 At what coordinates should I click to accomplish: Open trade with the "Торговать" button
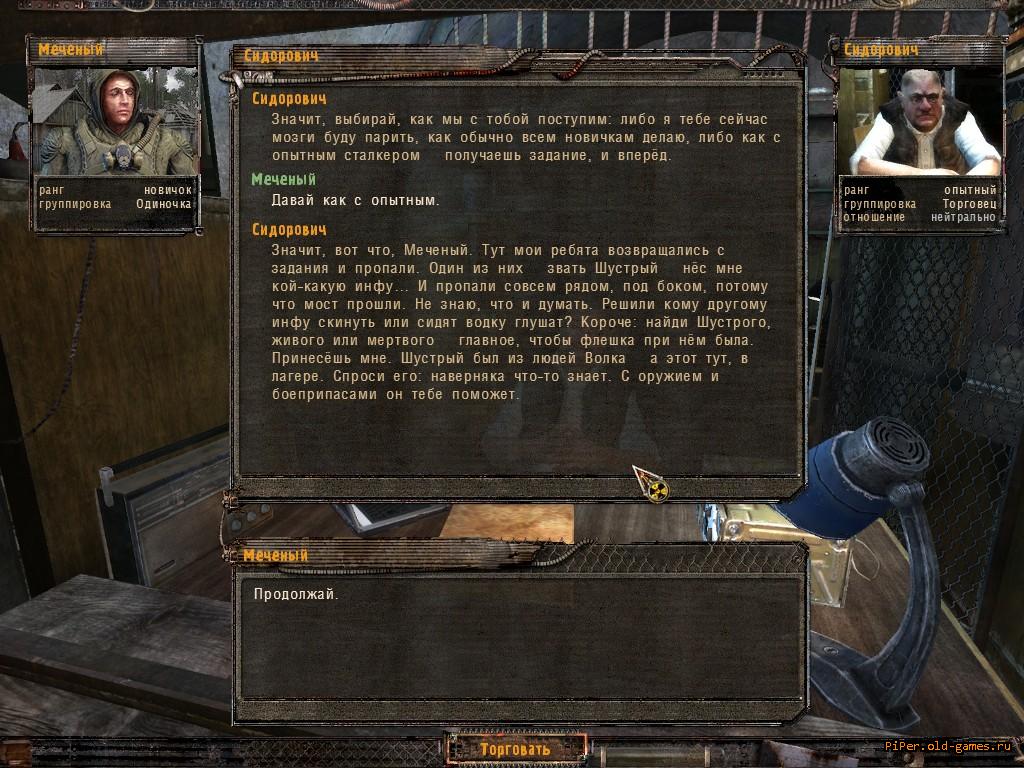[x=515, y=748]
